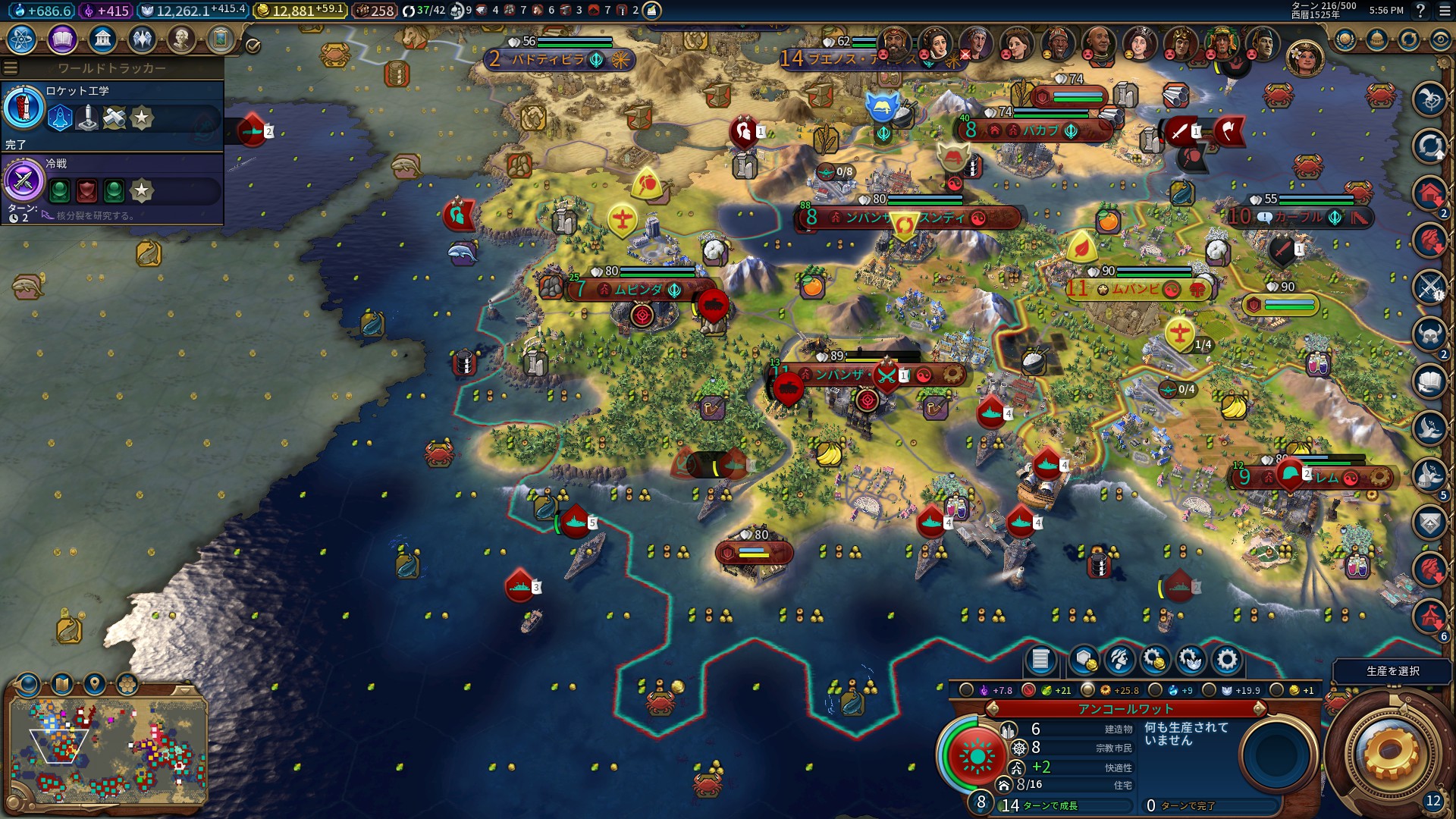Screen dimensions: 1456x819
Task: Manage citizens with the head icon
Action: [x=1120, y=661]
